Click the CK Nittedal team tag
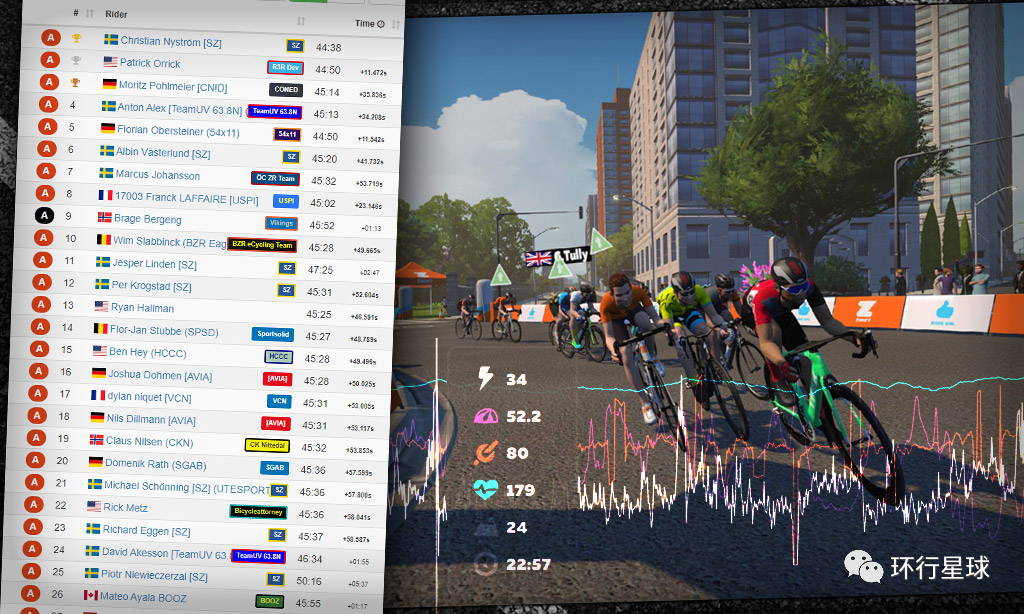1024x614 pixels. pyautogui.click(x=267, y=445)
